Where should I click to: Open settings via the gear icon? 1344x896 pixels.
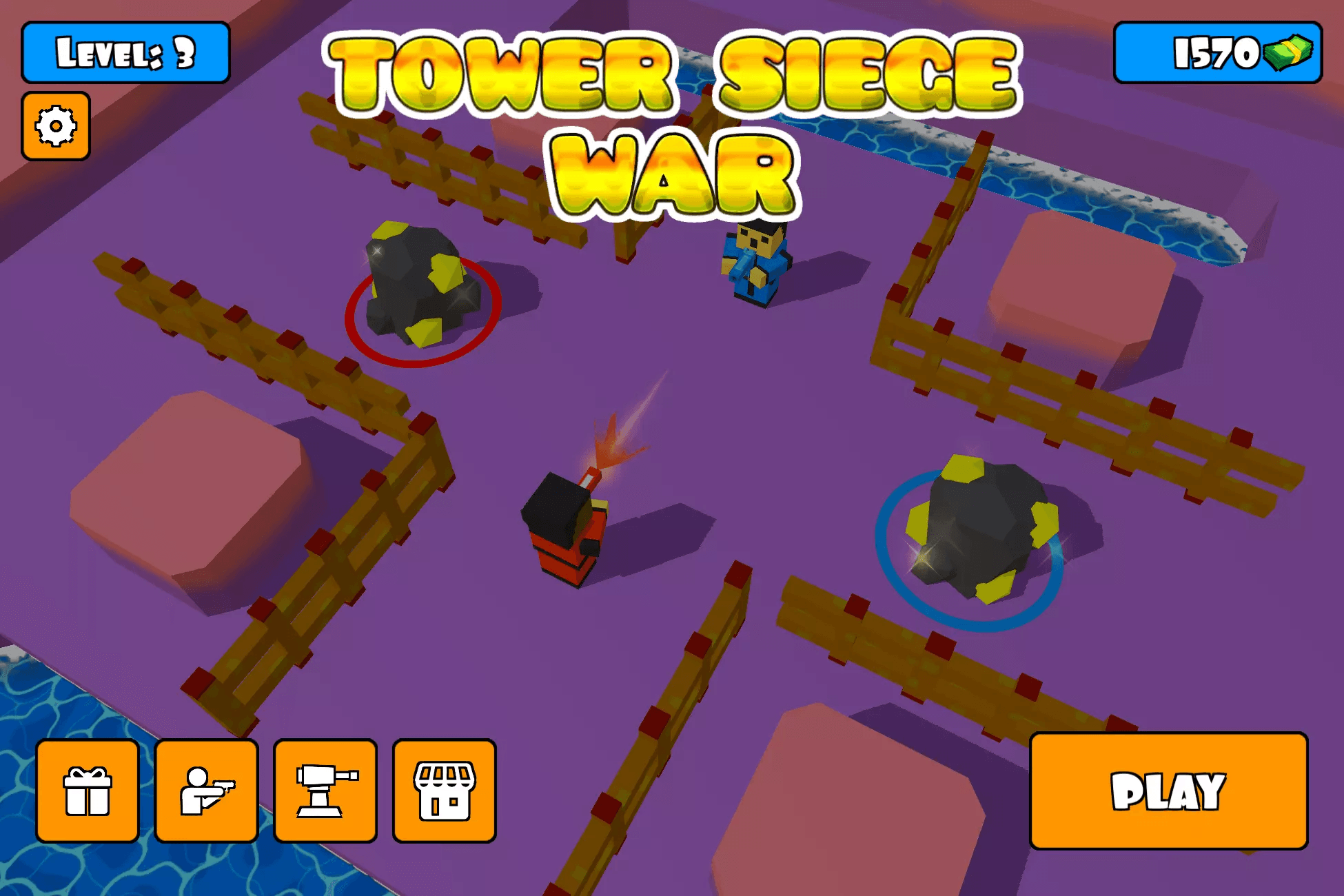pos(56,126)
